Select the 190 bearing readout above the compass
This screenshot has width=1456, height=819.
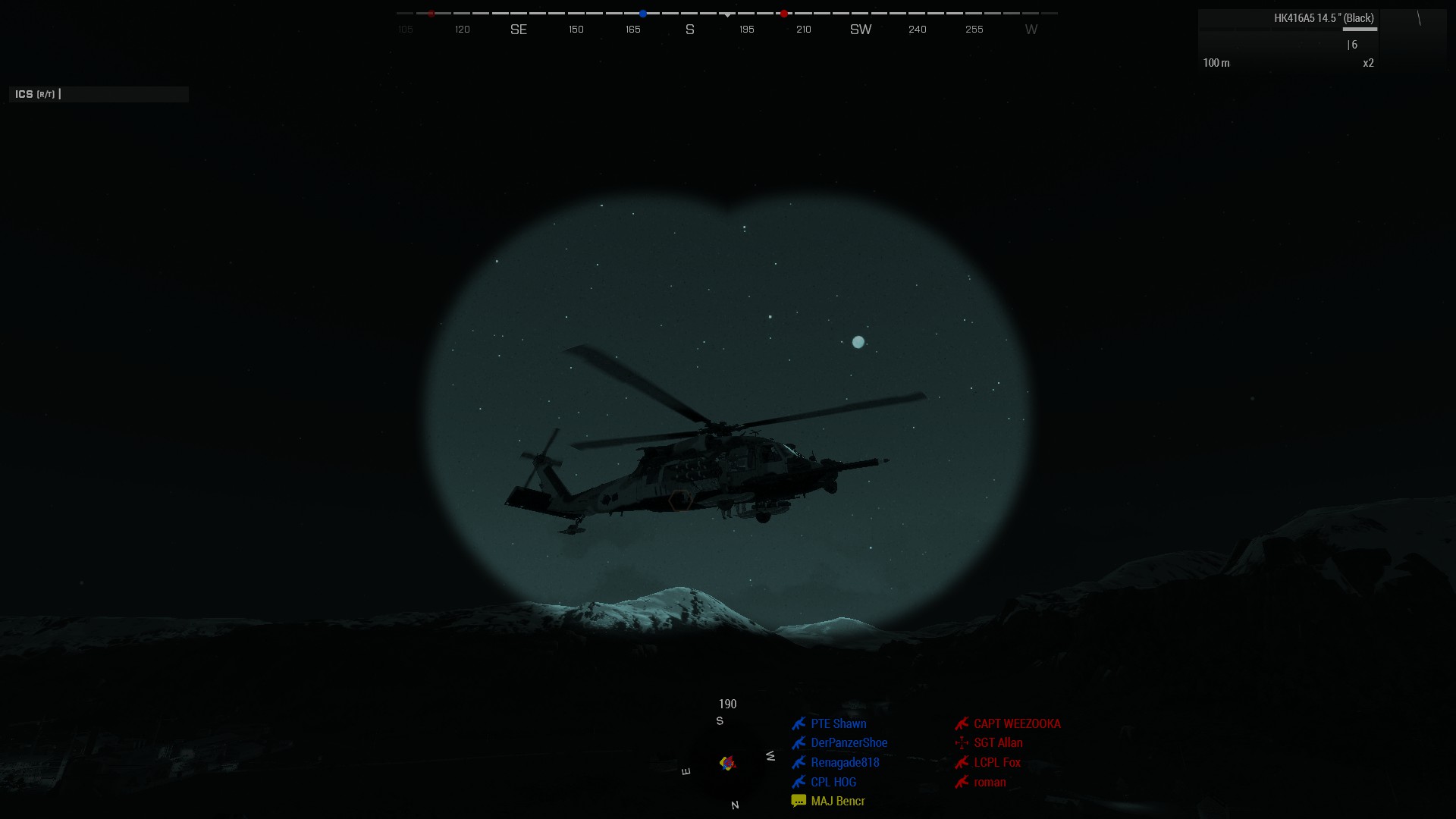(727, 704)
